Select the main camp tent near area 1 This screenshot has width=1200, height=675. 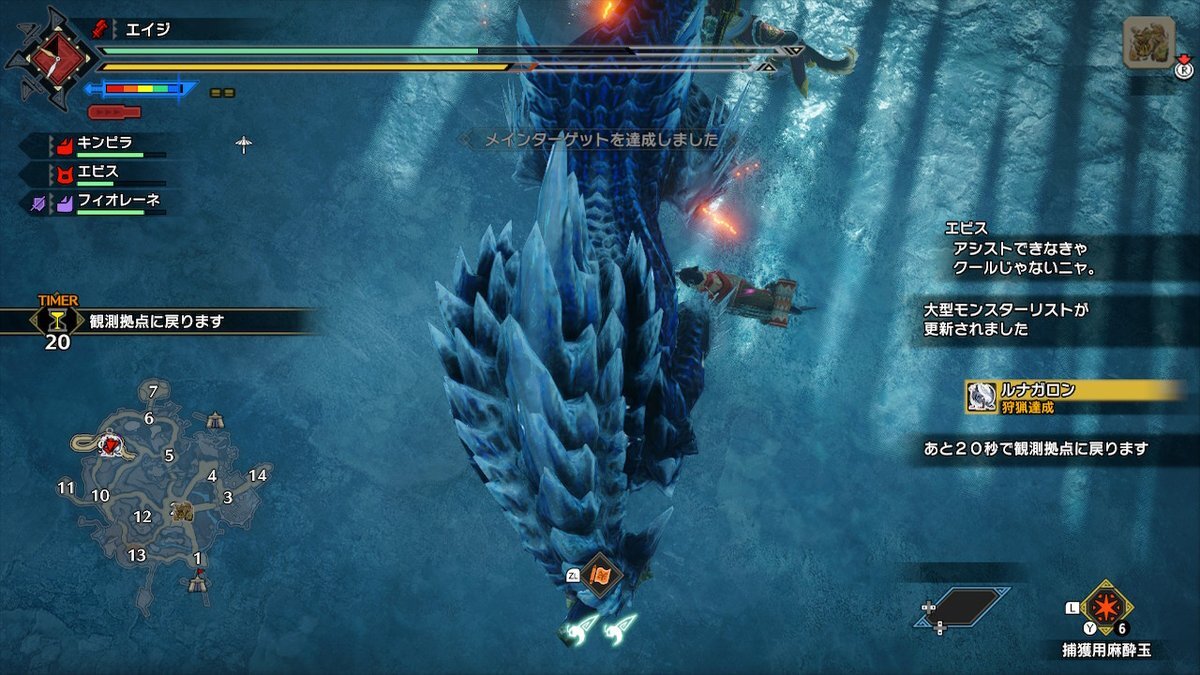pos(199,581)
